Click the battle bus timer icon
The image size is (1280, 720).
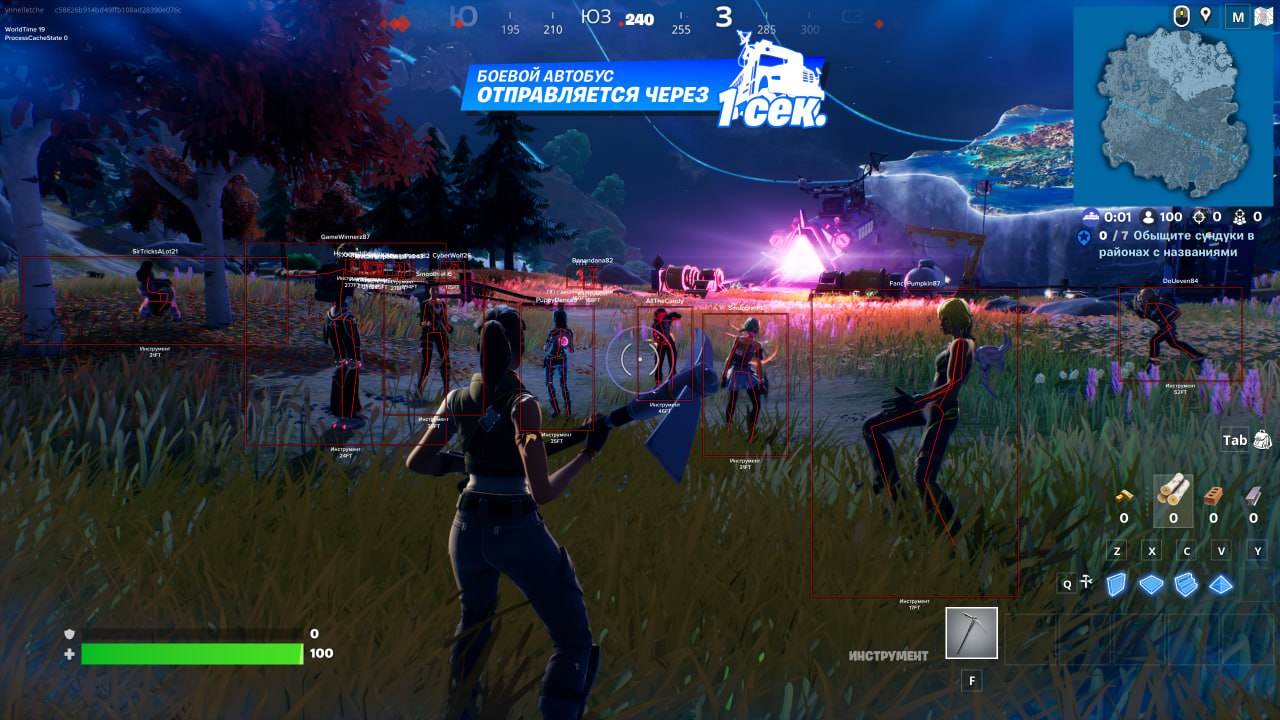tap(1090, 216)
